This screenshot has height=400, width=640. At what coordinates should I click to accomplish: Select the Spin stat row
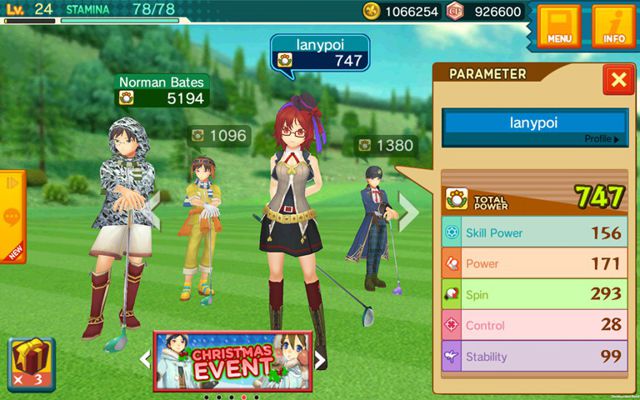(534, 295)
